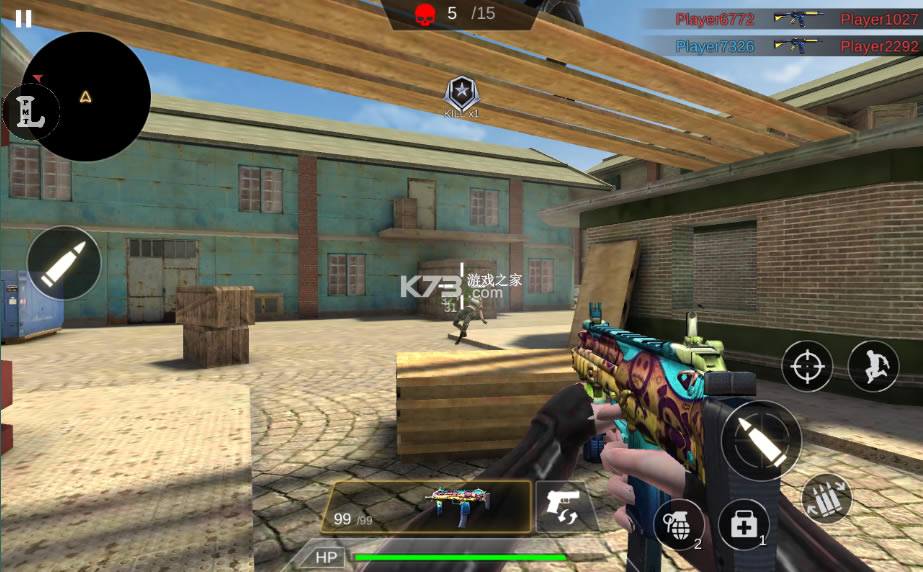Throw a grenade with the grenade button
Image resolution: width=923 pixels, height=572 pixels.
677,522
